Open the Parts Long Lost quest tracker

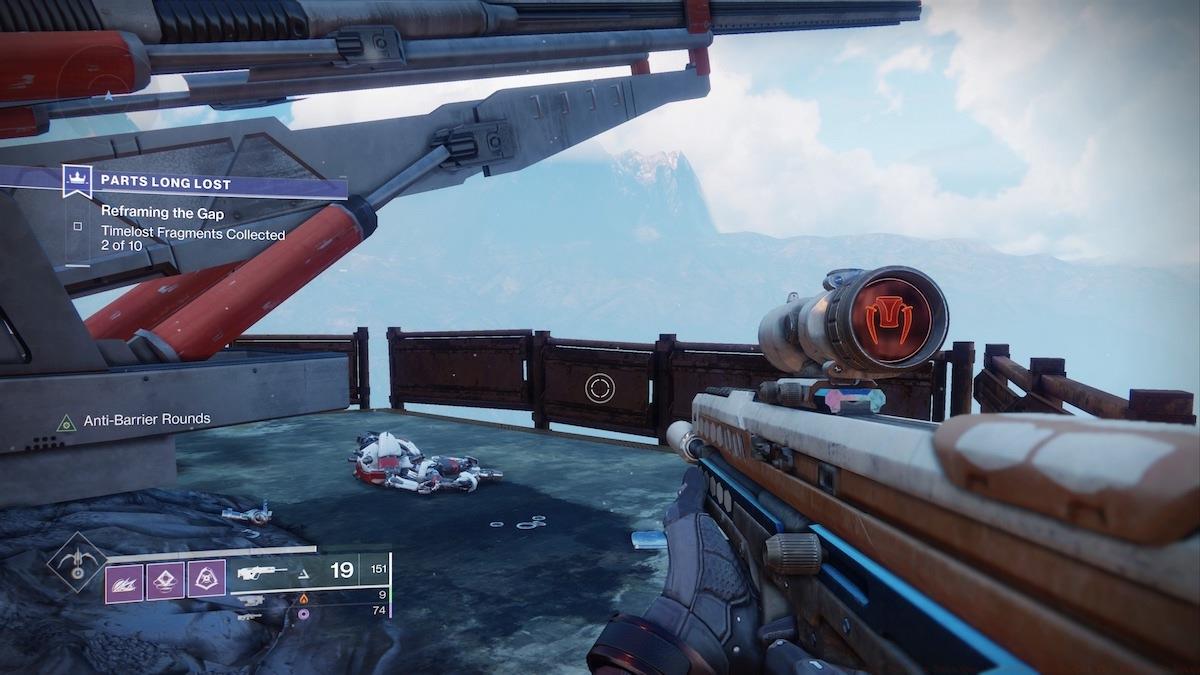[220, 184]
